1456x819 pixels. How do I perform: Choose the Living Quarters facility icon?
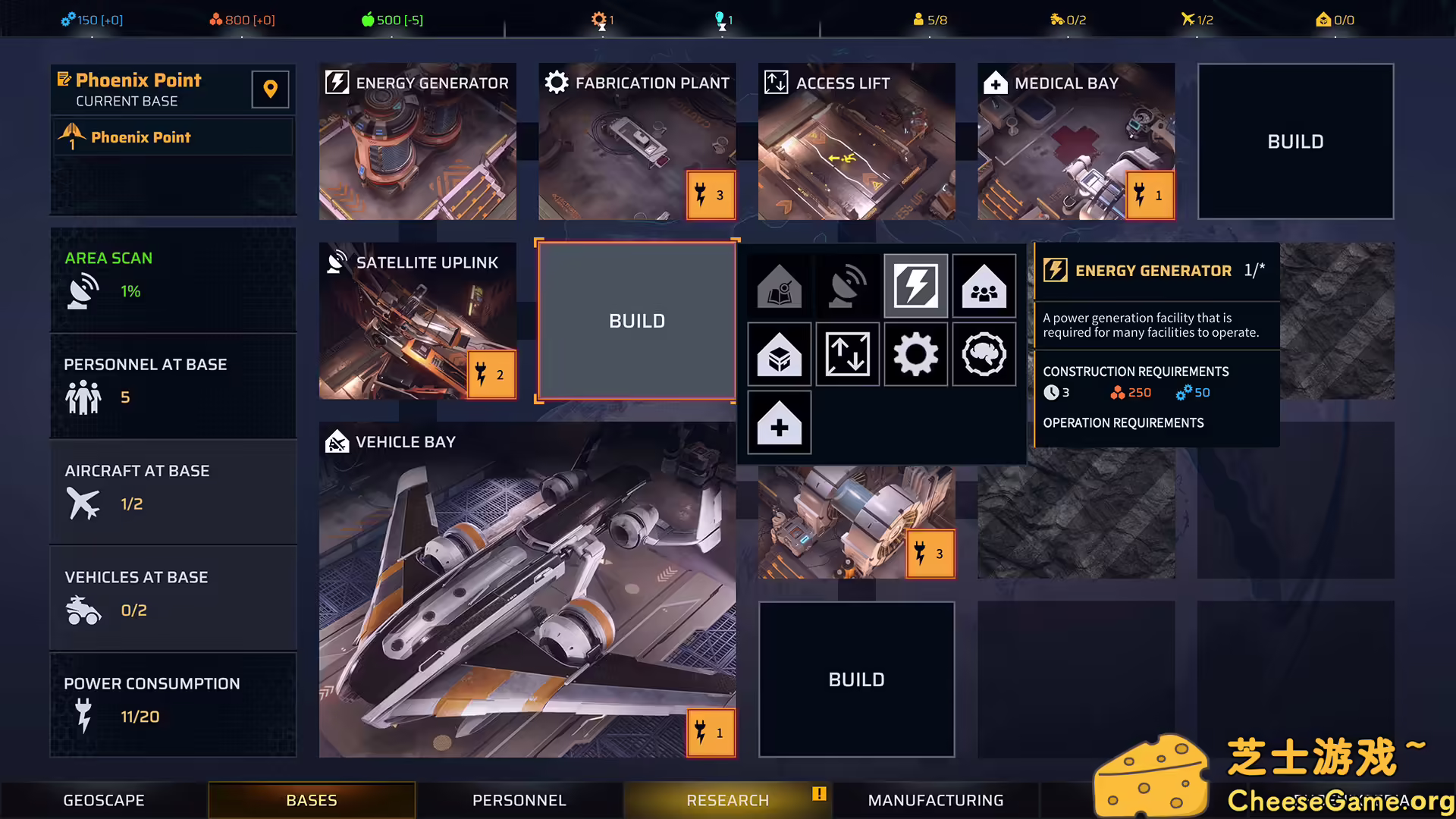[984, 286]
